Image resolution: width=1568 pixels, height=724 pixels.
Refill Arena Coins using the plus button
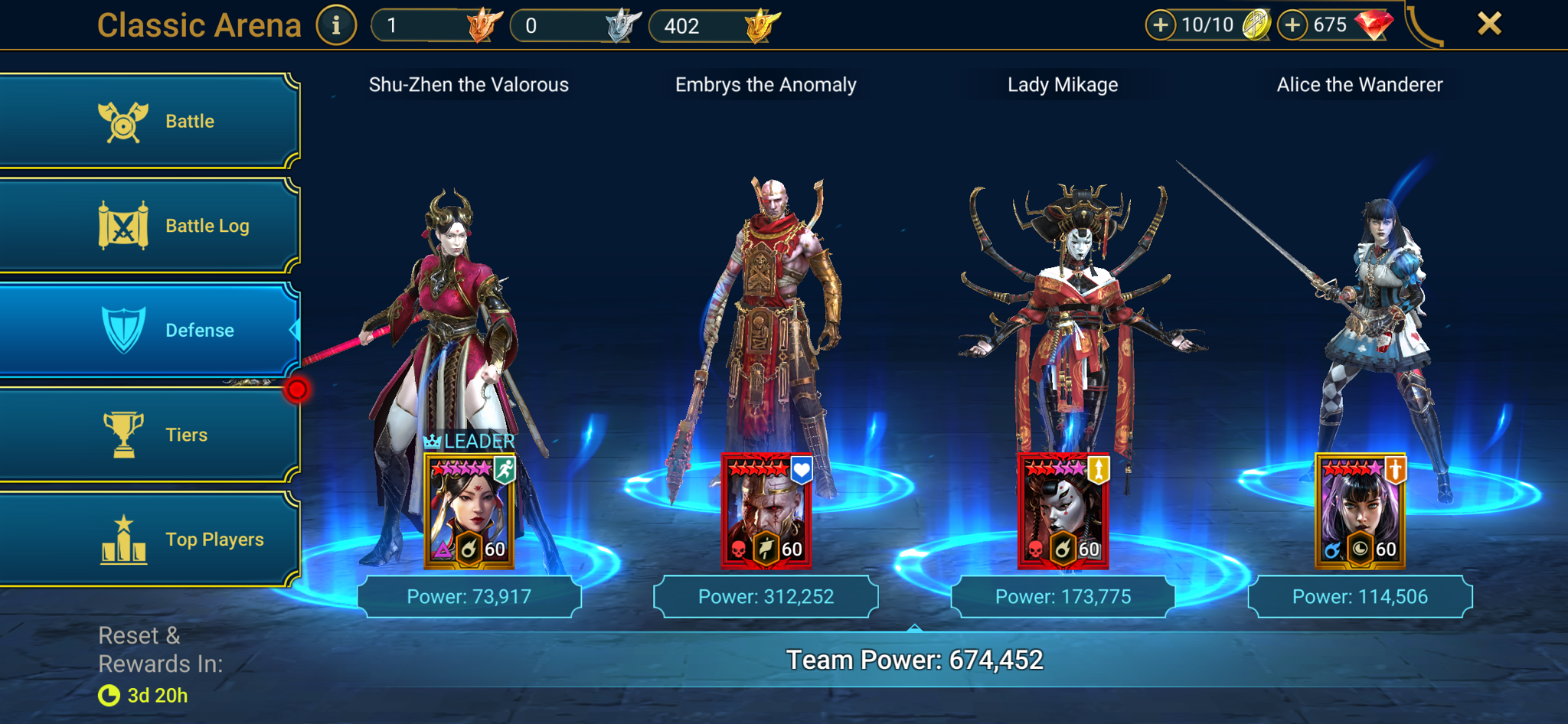(x=1161, y=24)
